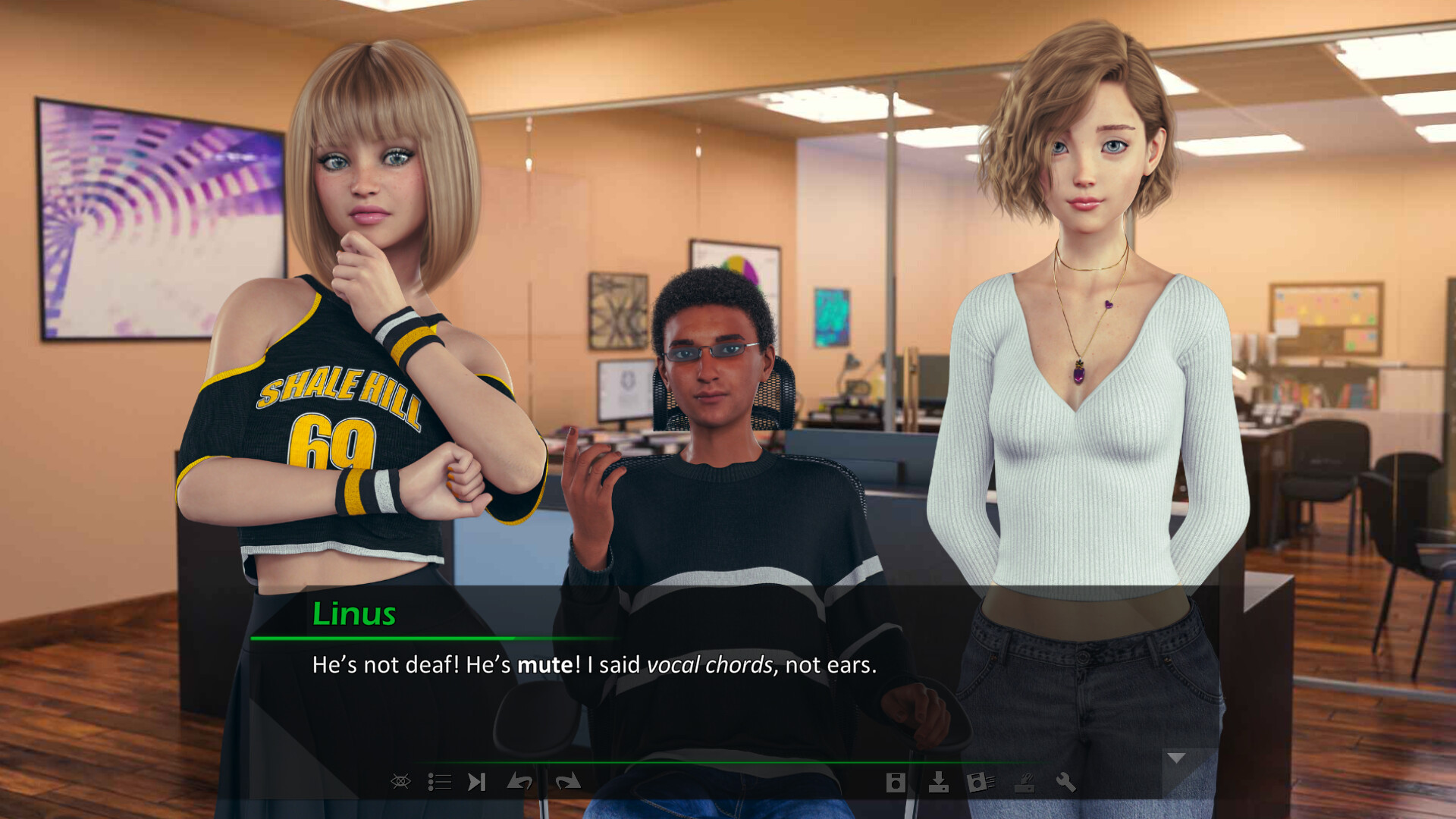Roll forward with the right curved arrow
This screenshot has width=1456, height=819.
pos(567,782)
